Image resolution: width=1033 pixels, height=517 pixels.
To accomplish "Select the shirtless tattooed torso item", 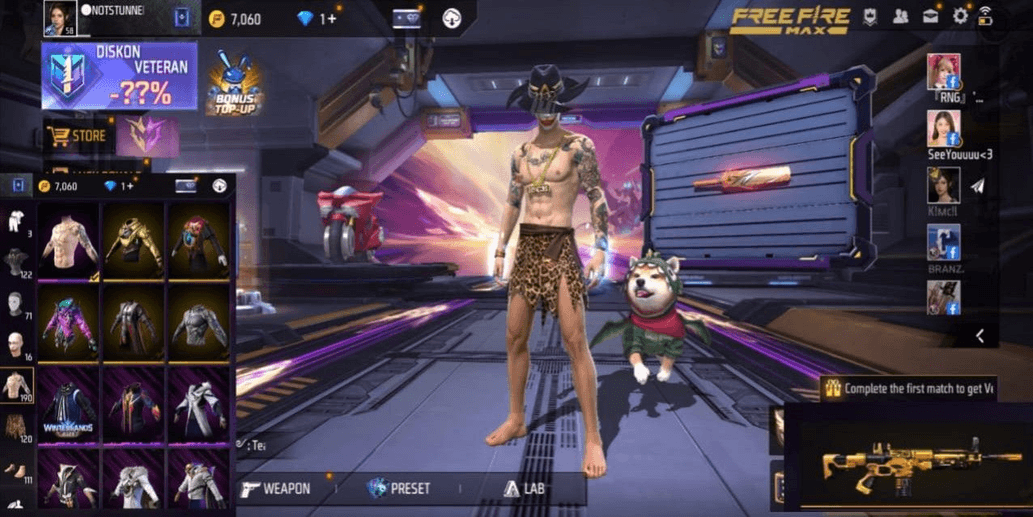I will [x=68, y=242].
